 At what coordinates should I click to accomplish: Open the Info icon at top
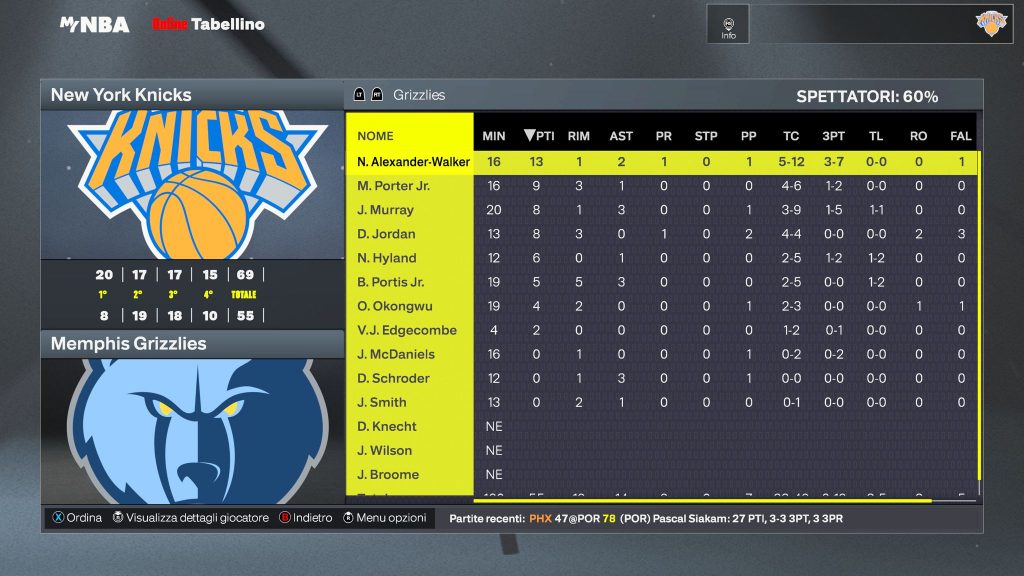pos(728,25)
